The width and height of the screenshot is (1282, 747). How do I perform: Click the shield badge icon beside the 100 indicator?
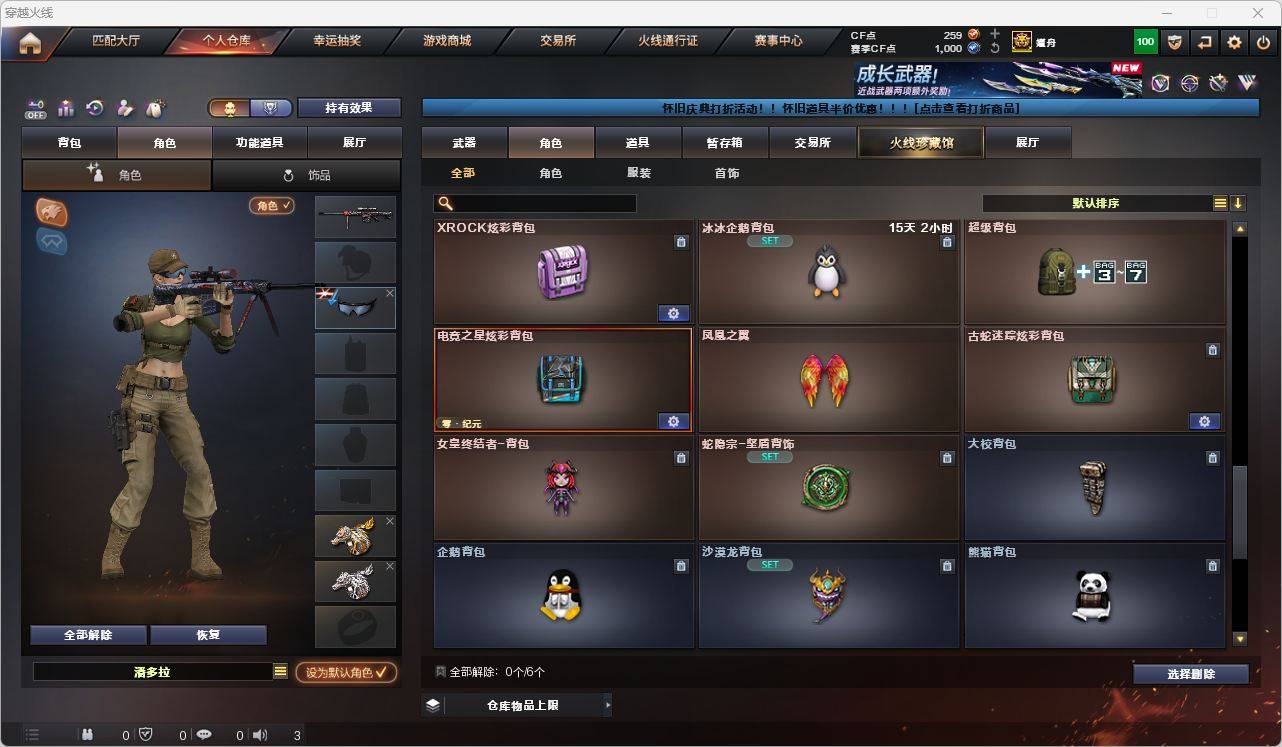pos(1175,41)
